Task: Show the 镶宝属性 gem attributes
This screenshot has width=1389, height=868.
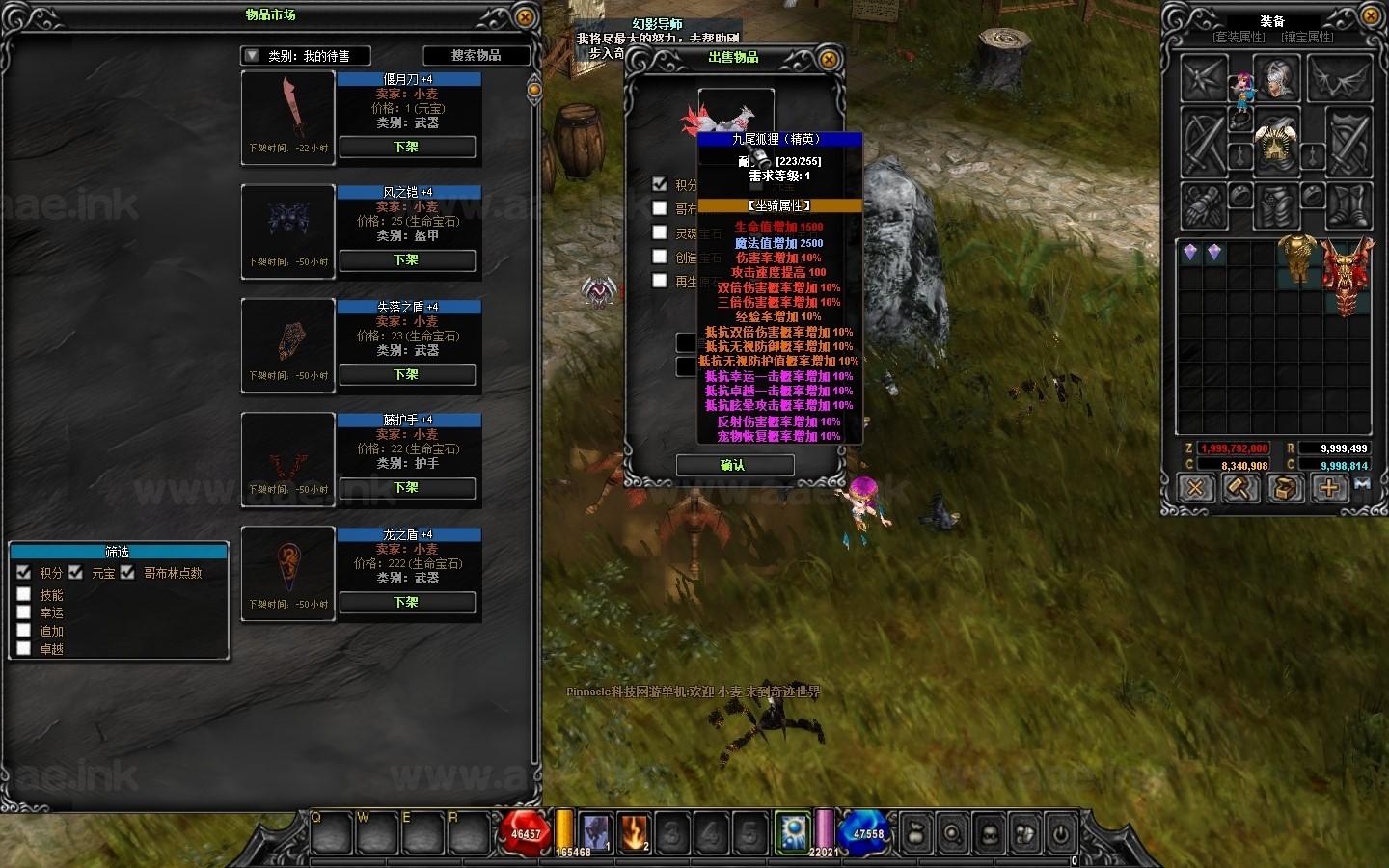Action: click(x=1307, y=37)
